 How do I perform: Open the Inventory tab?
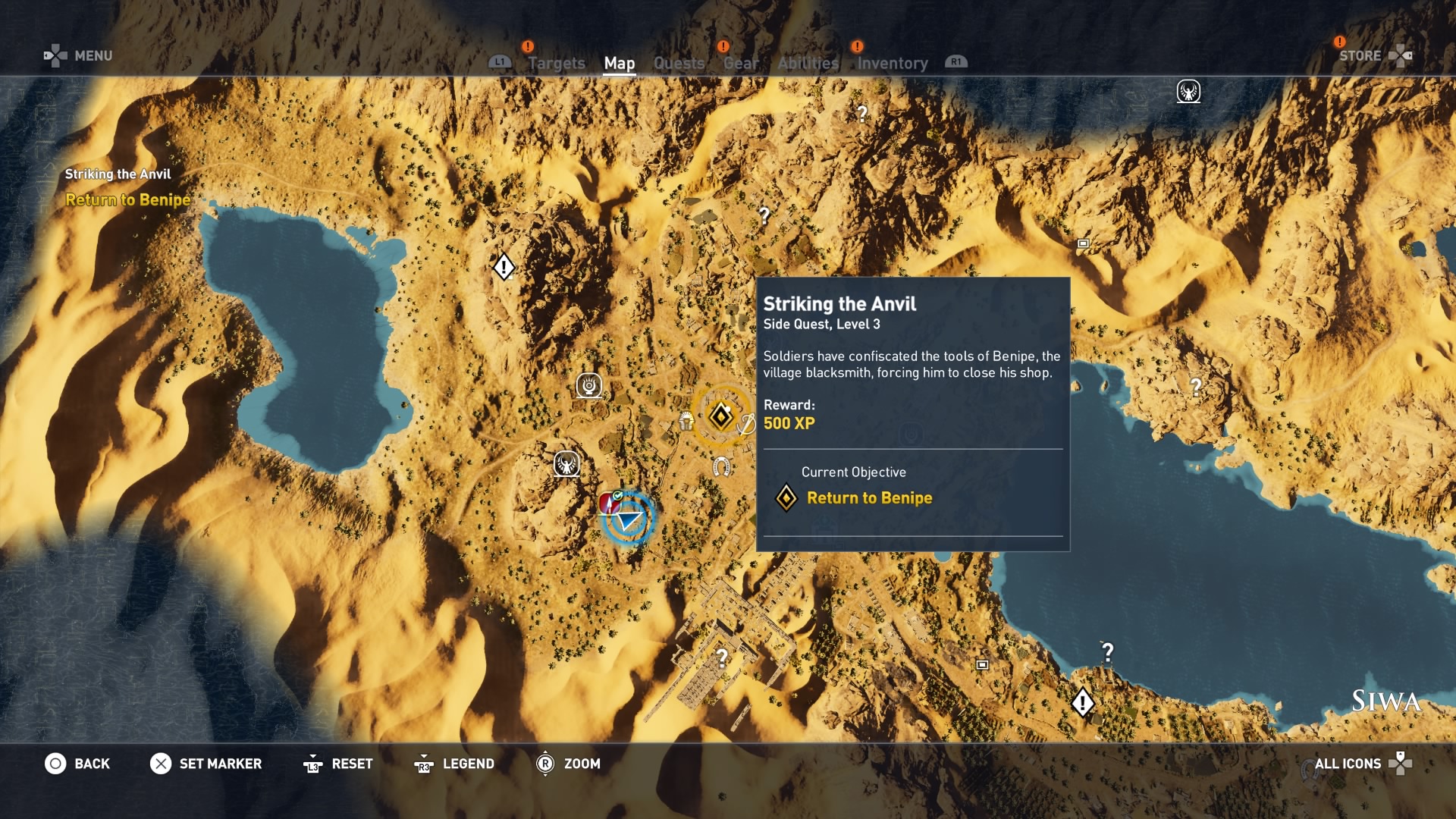(892, 63)
